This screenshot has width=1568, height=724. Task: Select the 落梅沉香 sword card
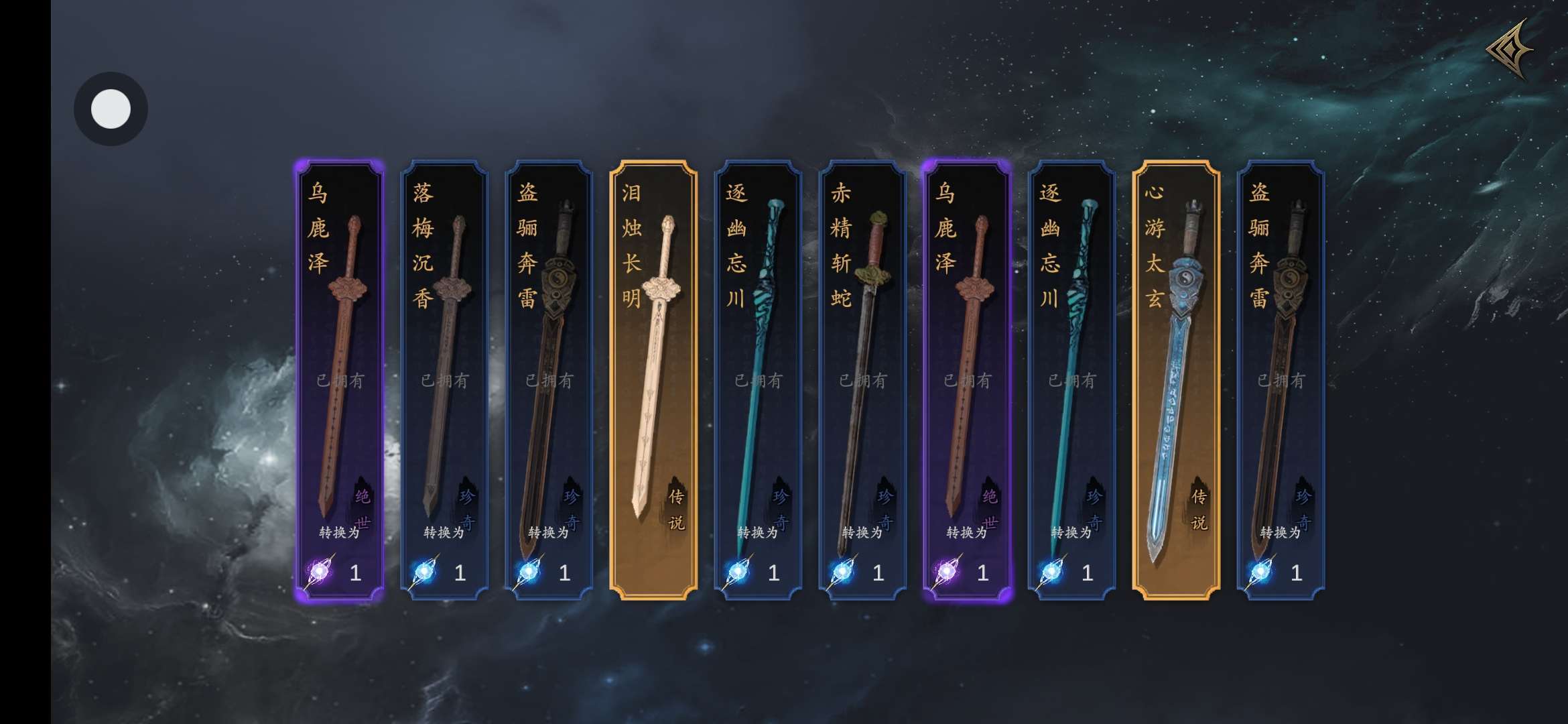[444, 379]
